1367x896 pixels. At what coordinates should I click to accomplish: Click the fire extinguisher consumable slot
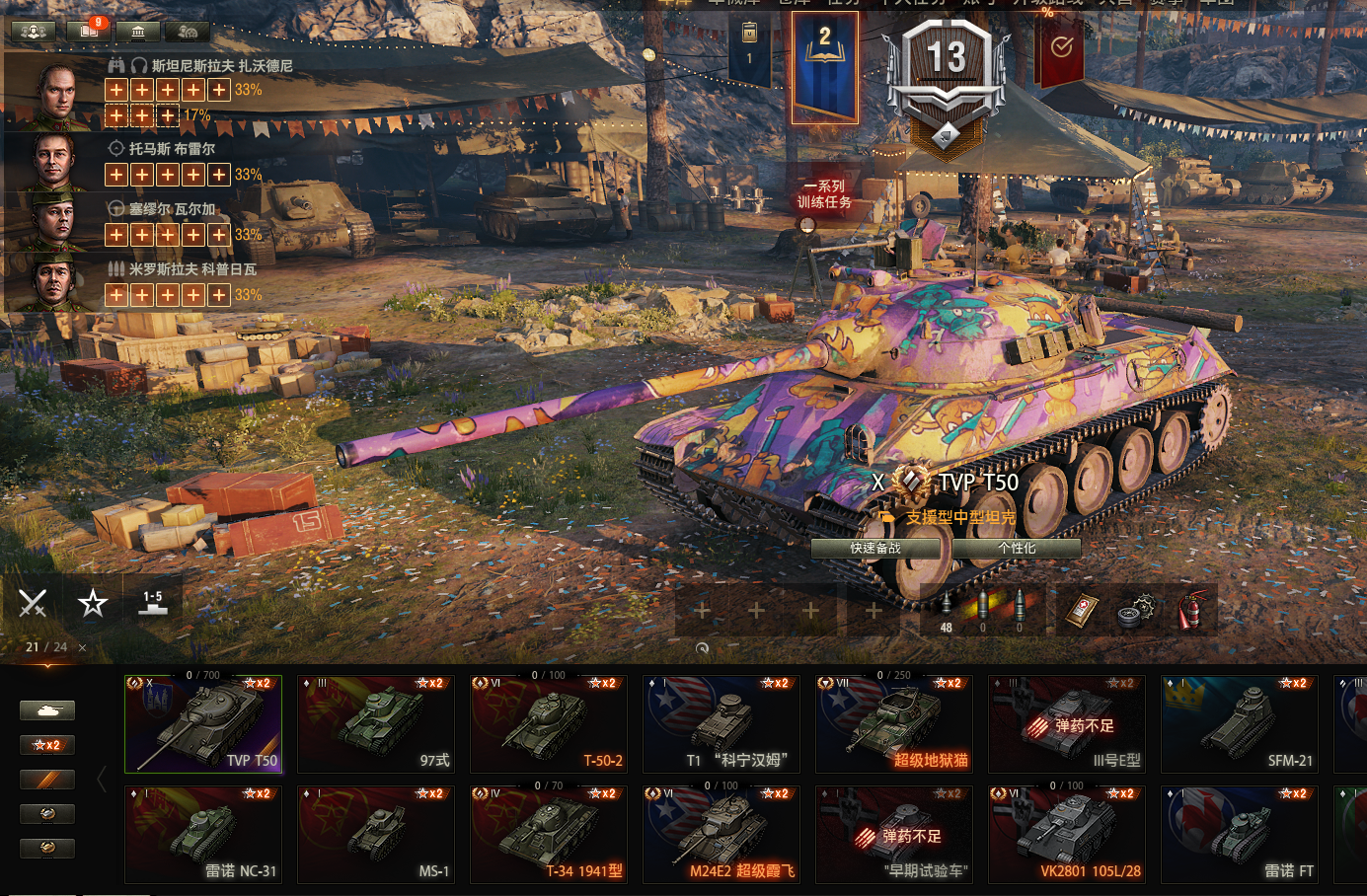(1193, 611)
